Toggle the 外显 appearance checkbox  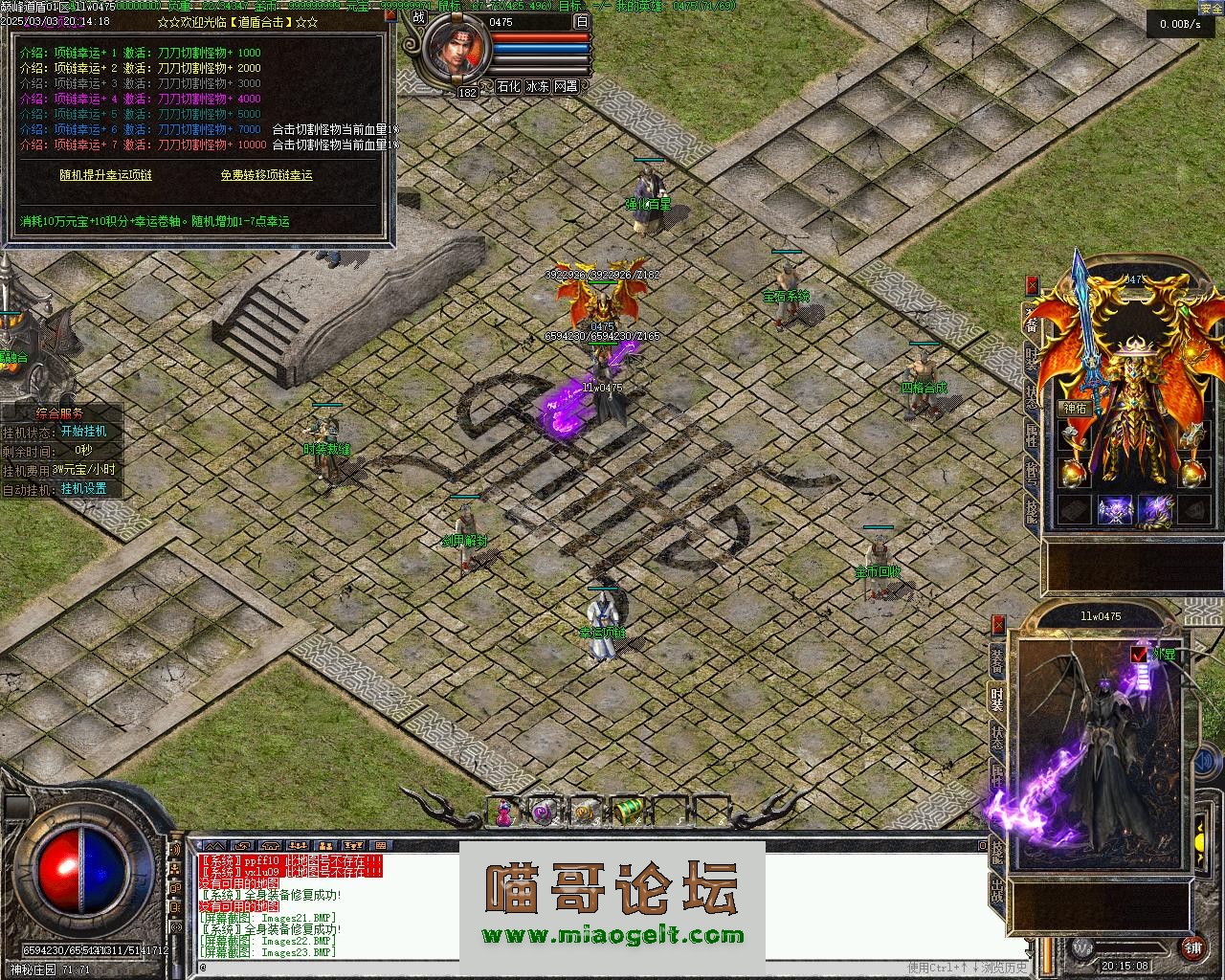[x=1139, y=655]
